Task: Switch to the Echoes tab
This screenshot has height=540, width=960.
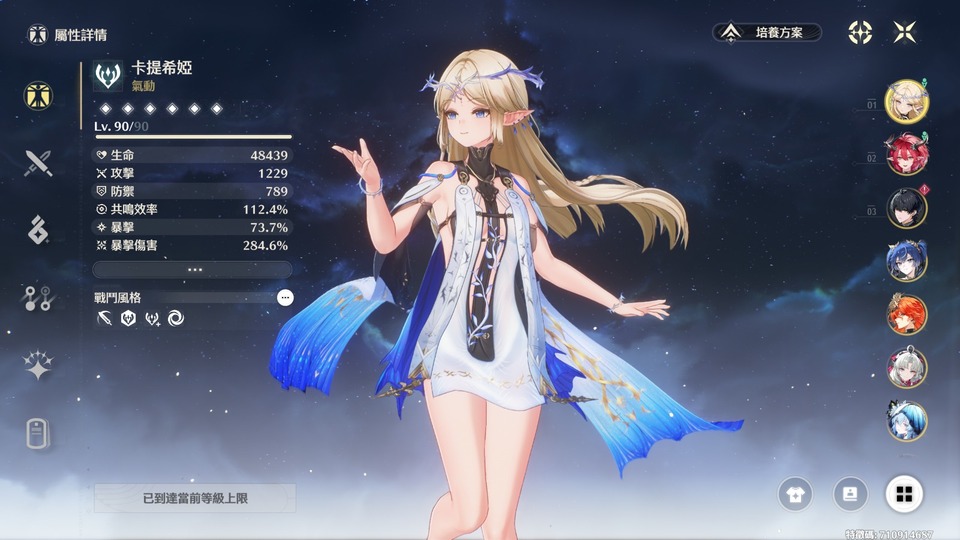Action: pyautogui.click(x=38, y=229)
